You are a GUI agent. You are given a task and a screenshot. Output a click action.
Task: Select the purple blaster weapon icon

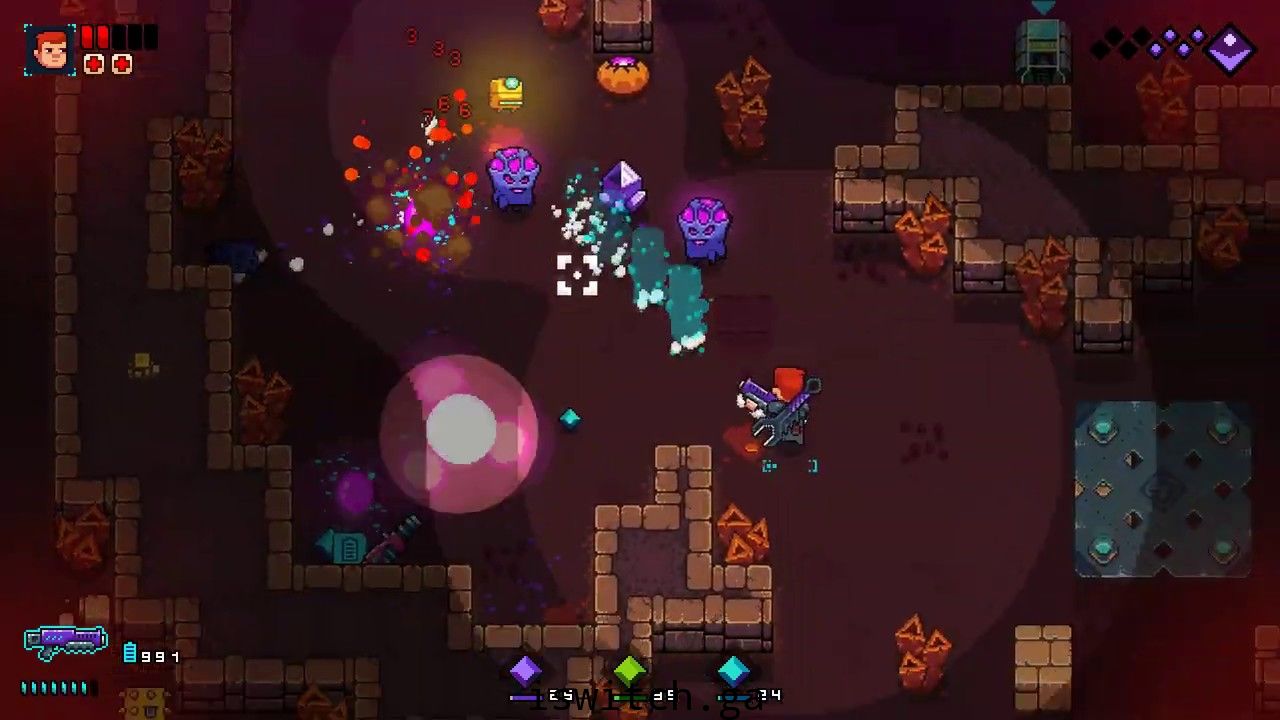click(66, 642)
